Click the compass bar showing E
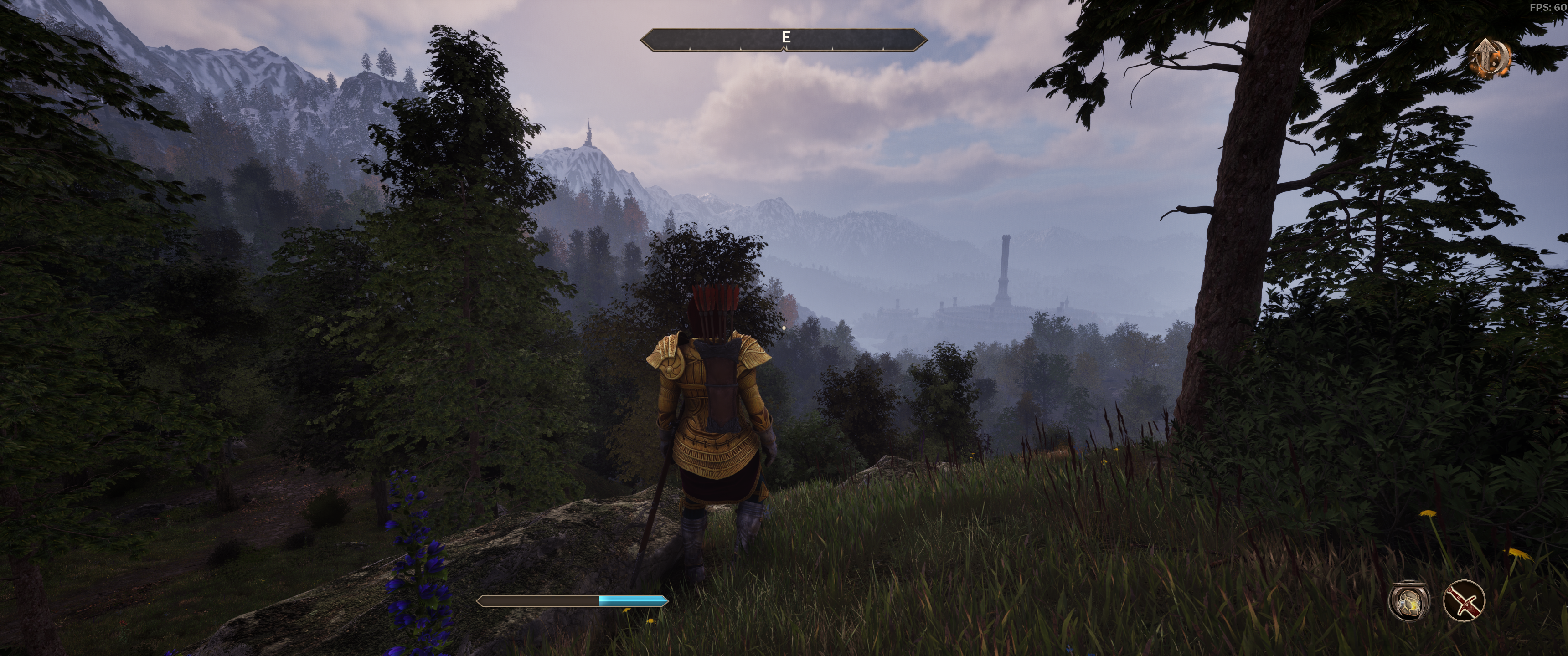 coord(784,39)
